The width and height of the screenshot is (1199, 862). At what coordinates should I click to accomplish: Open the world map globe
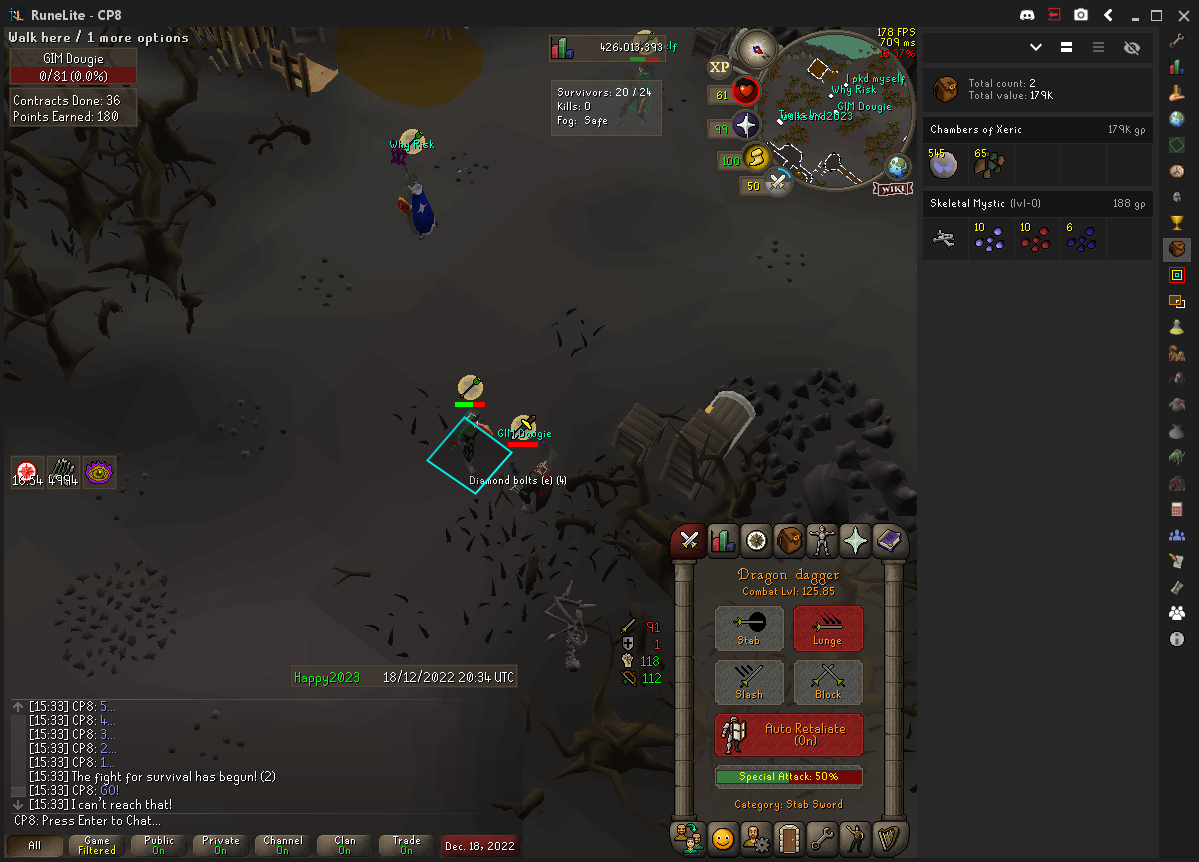point(898,167)
